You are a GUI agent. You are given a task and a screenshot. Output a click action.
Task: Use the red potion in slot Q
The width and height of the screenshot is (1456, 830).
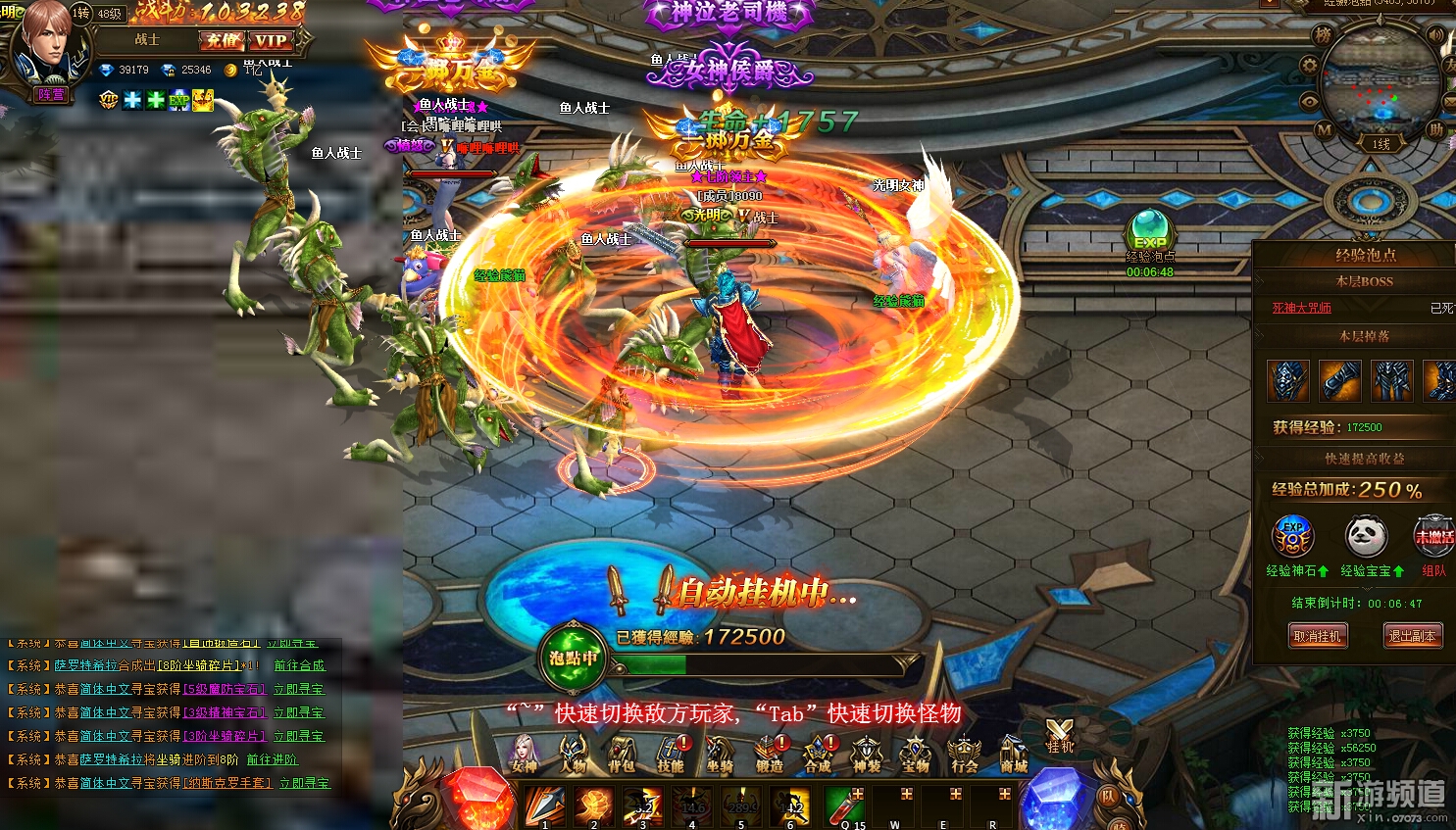[845, 806]
